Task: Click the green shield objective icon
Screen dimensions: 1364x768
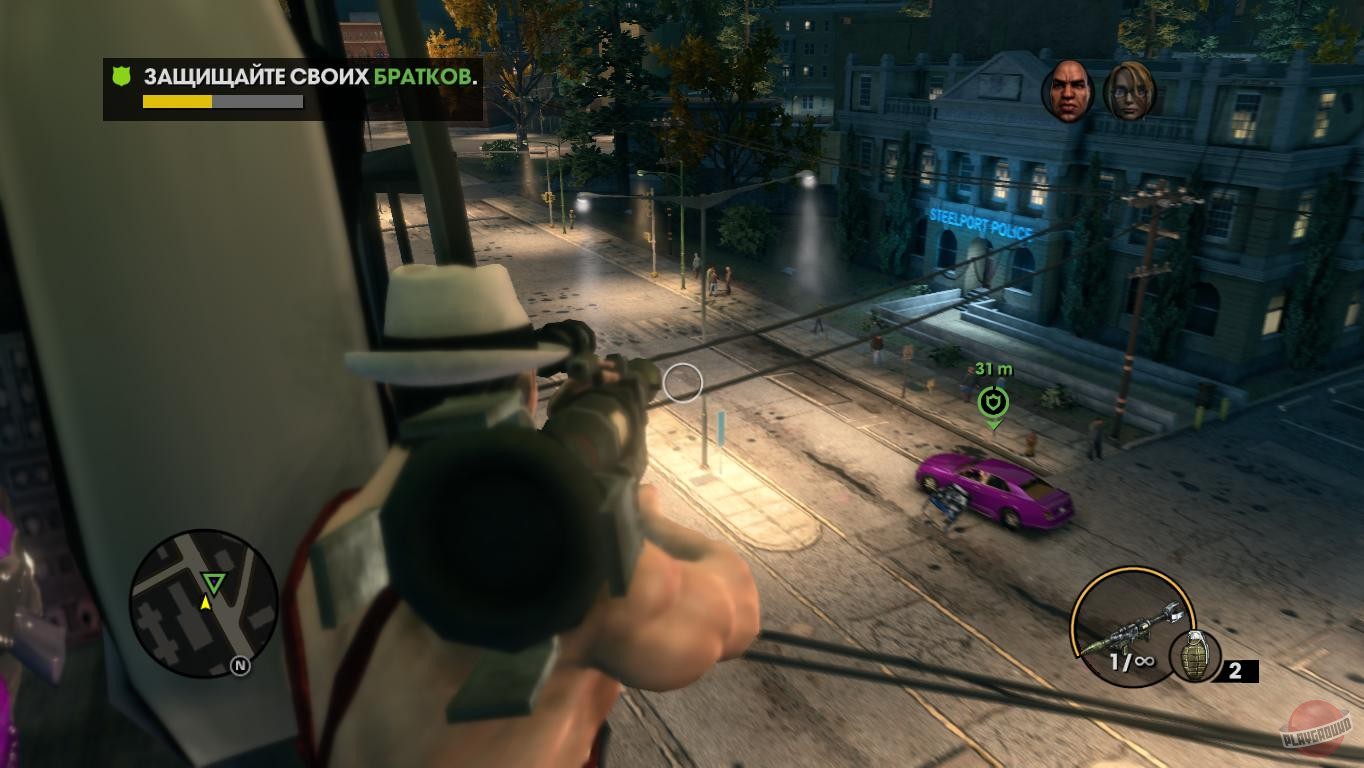Action: click(x=123, y=75)
